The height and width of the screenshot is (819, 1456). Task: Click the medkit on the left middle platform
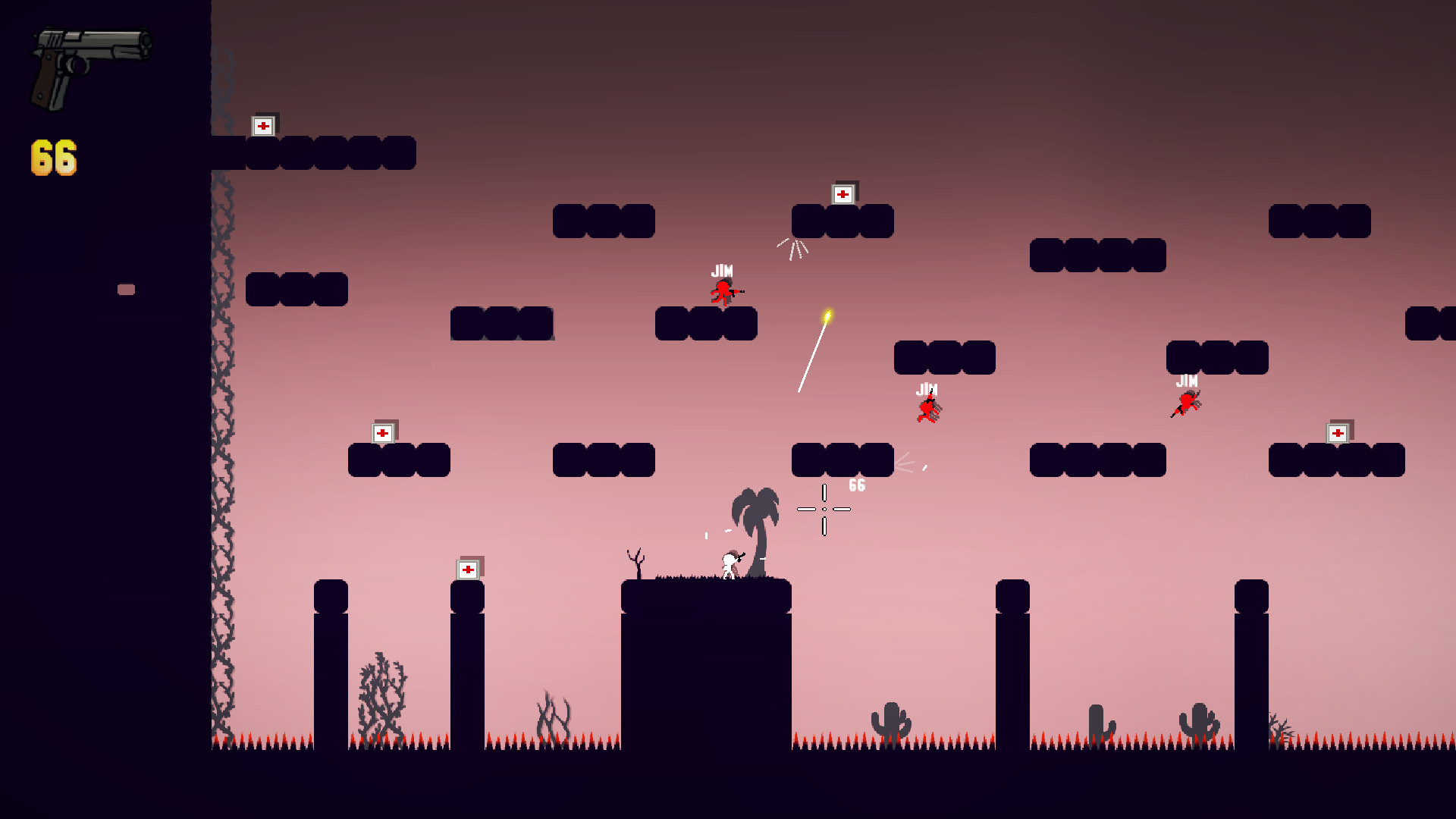point(384,433)
